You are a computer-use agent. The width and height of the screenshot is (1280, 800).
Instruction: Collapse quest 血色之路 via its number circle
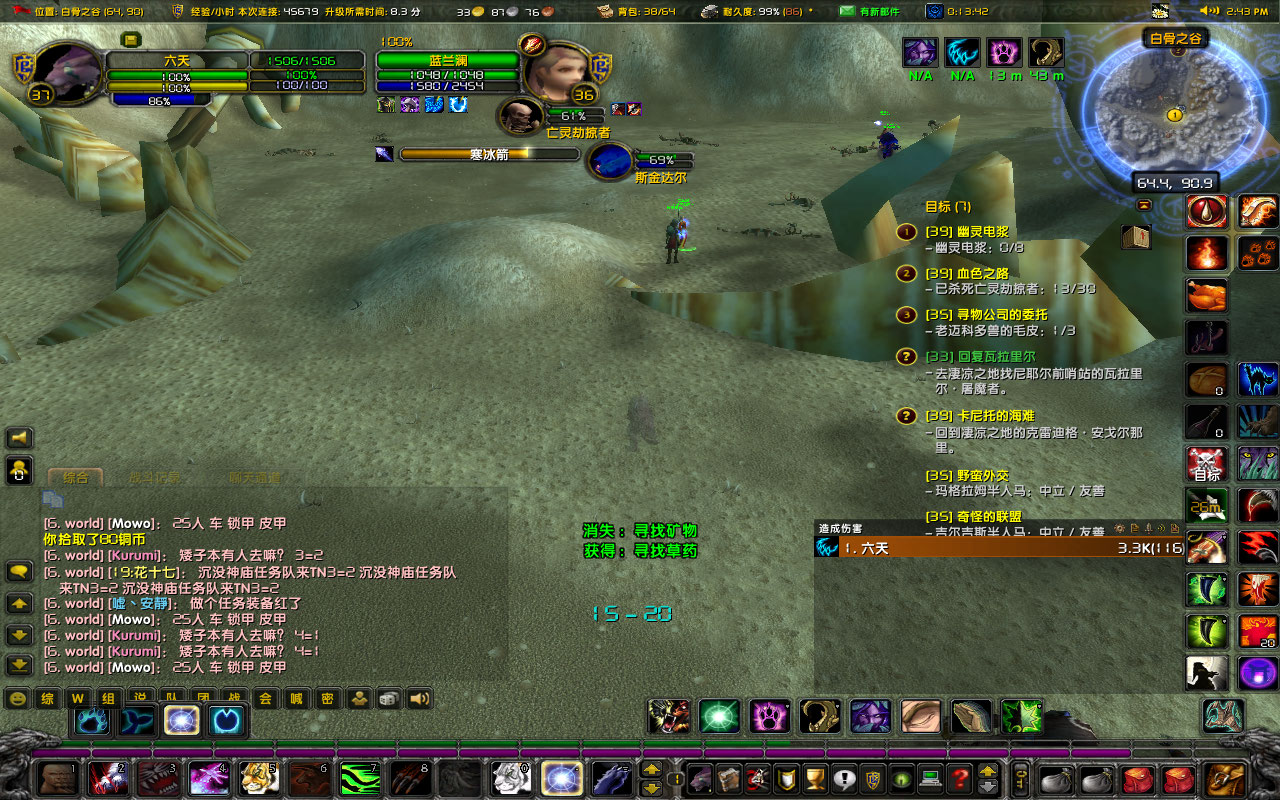[x=905, y=273]
